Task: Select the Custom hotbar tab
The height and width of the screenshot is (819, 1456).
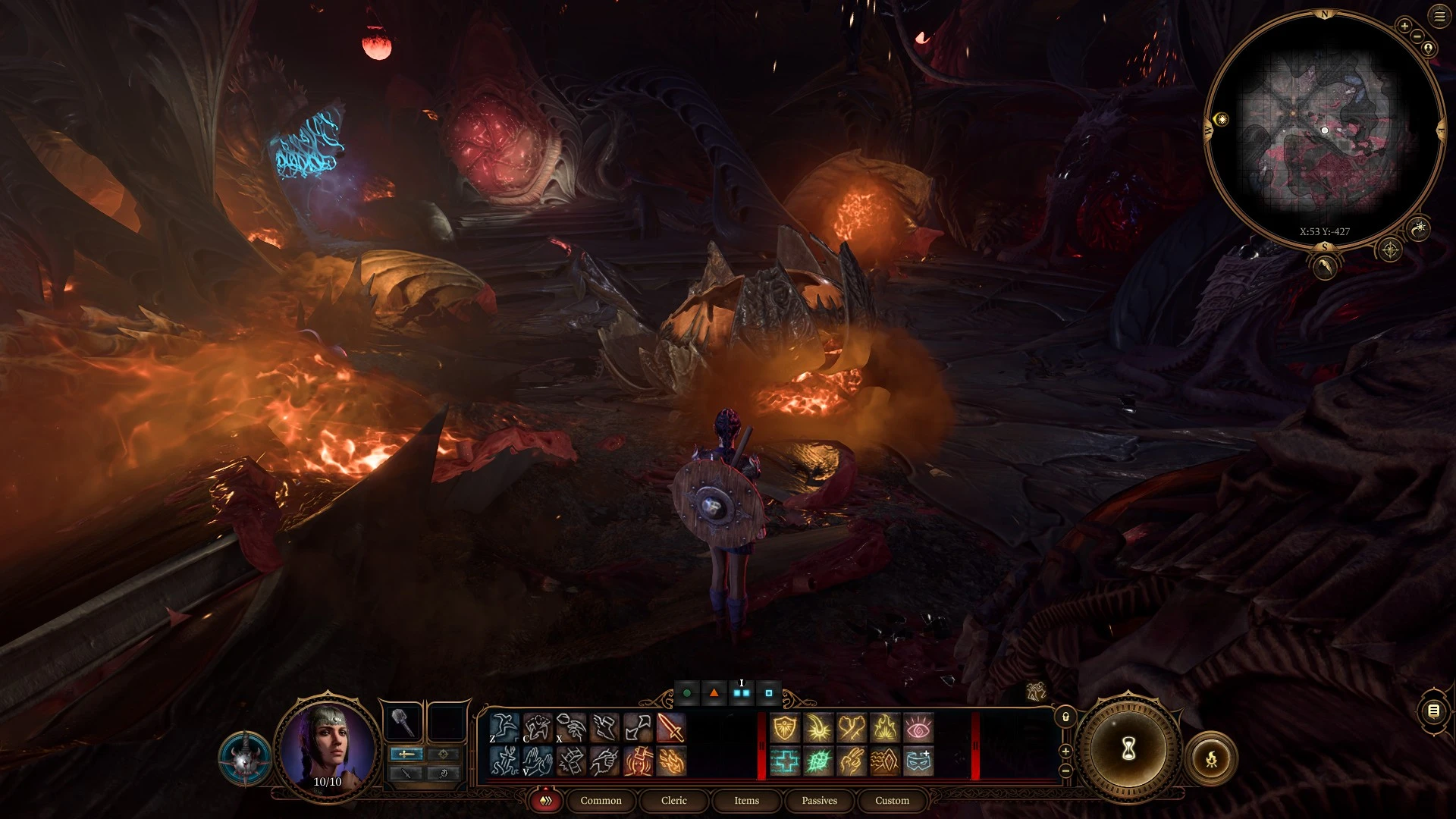Action: coord(892,800)
